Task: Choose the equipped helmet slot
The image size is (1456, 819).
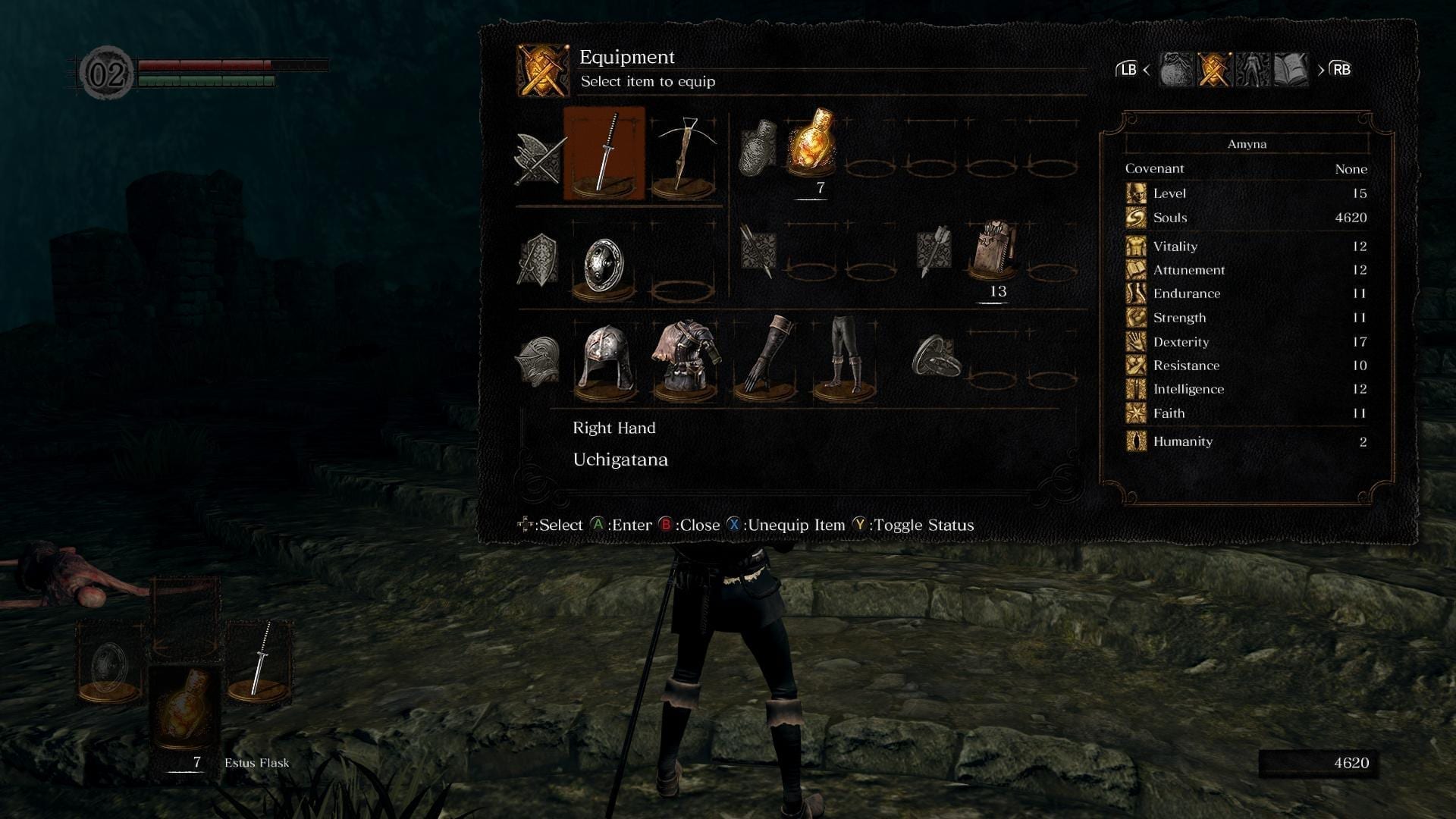Action: 605,359
